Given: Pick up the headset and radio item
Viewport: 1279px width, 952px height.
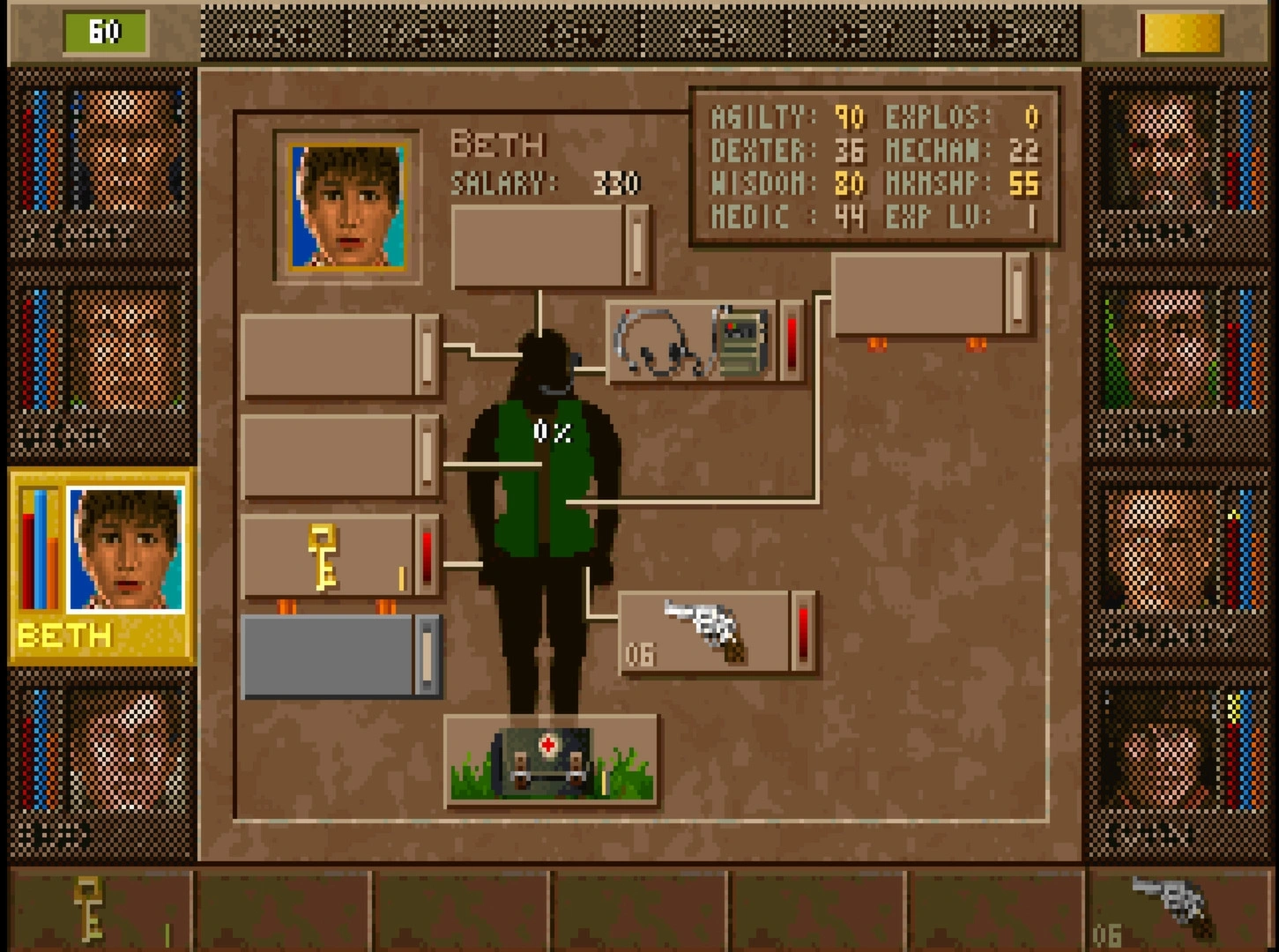Looking at the screenshot, I should coord(693,343).
